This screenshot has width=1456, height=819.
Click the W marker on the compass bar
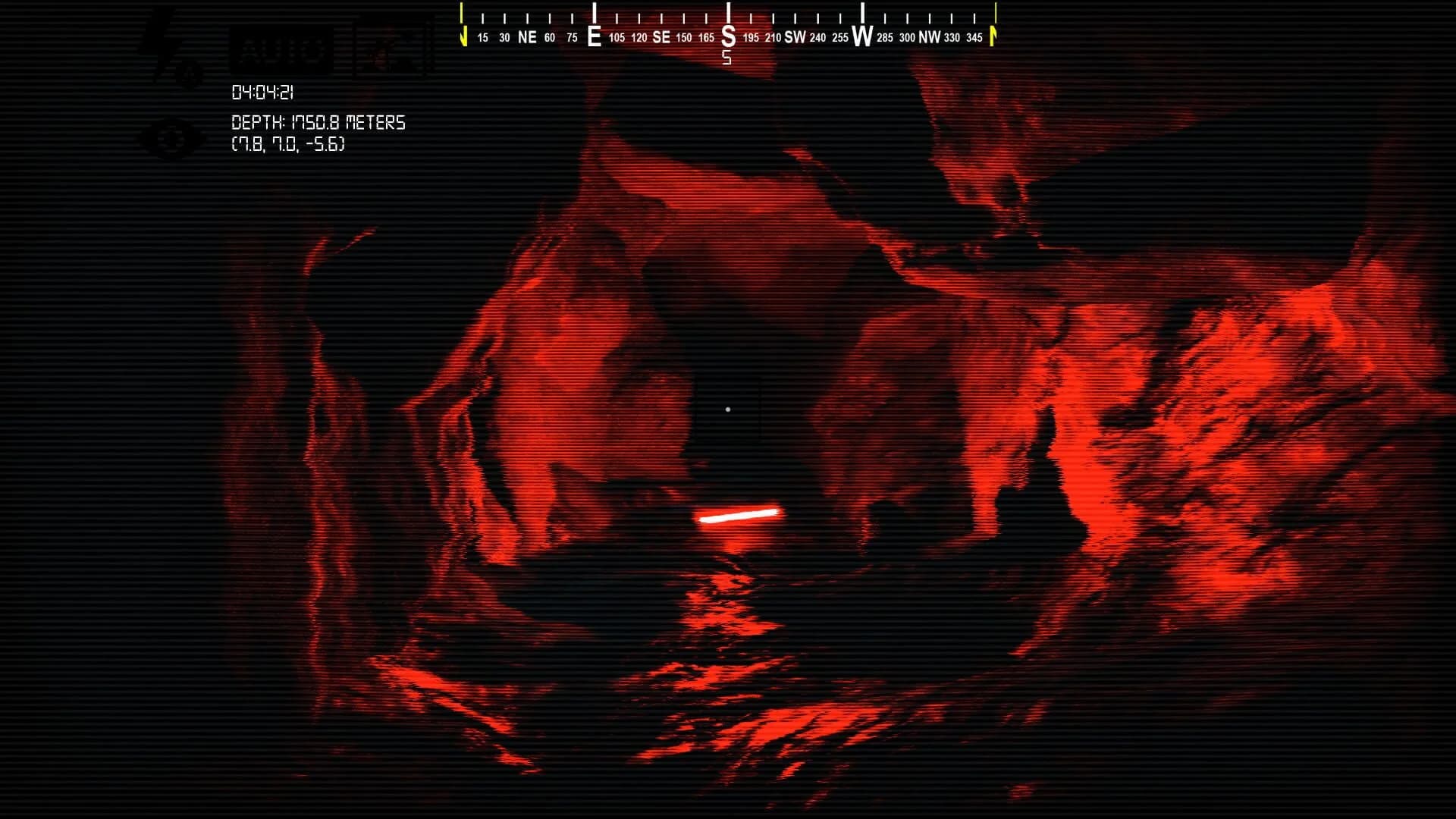pyautogui.click(x=861, y=35)
